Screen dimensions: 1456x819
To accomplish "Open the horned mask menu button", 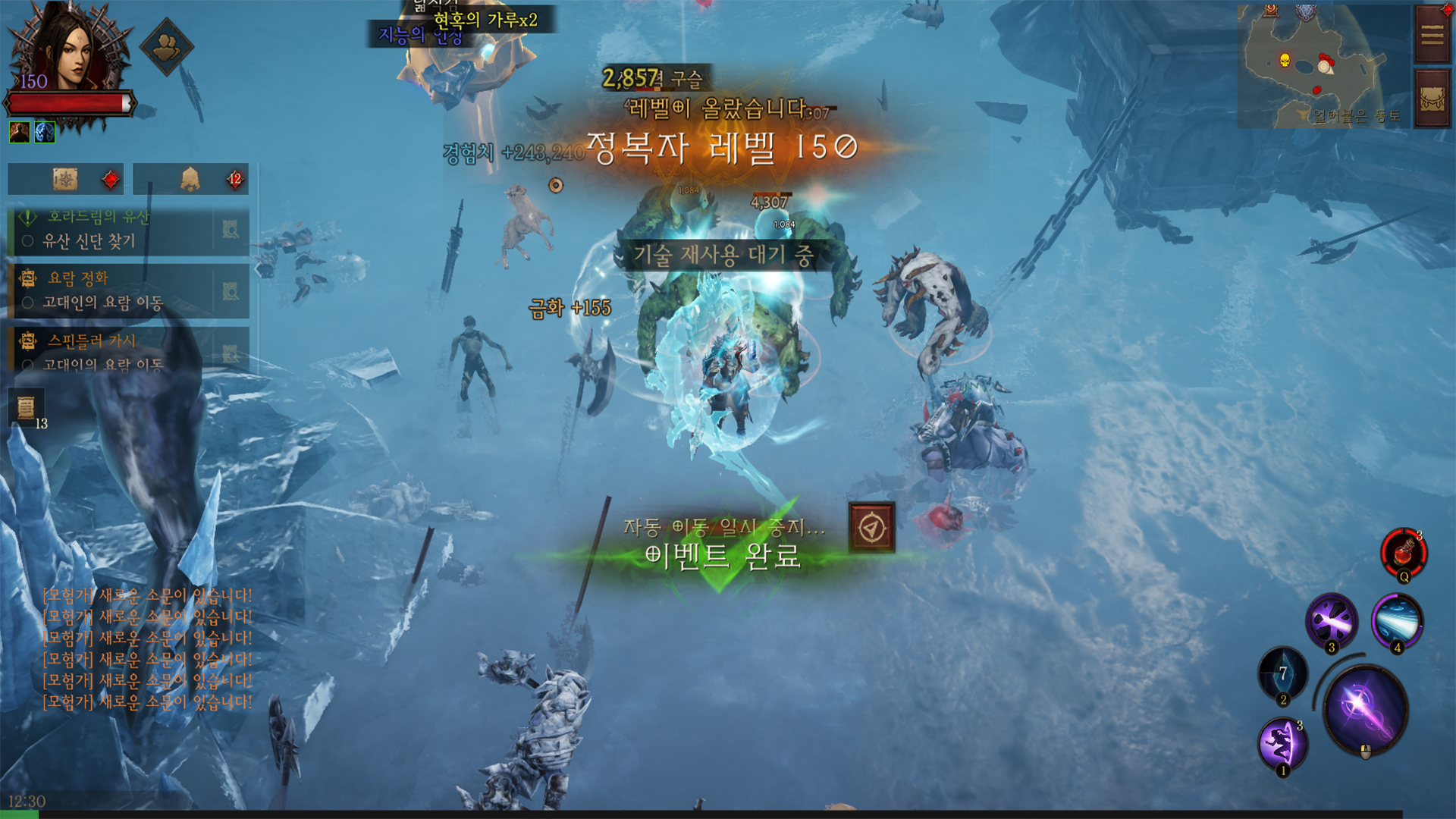I will point(1432,99).
